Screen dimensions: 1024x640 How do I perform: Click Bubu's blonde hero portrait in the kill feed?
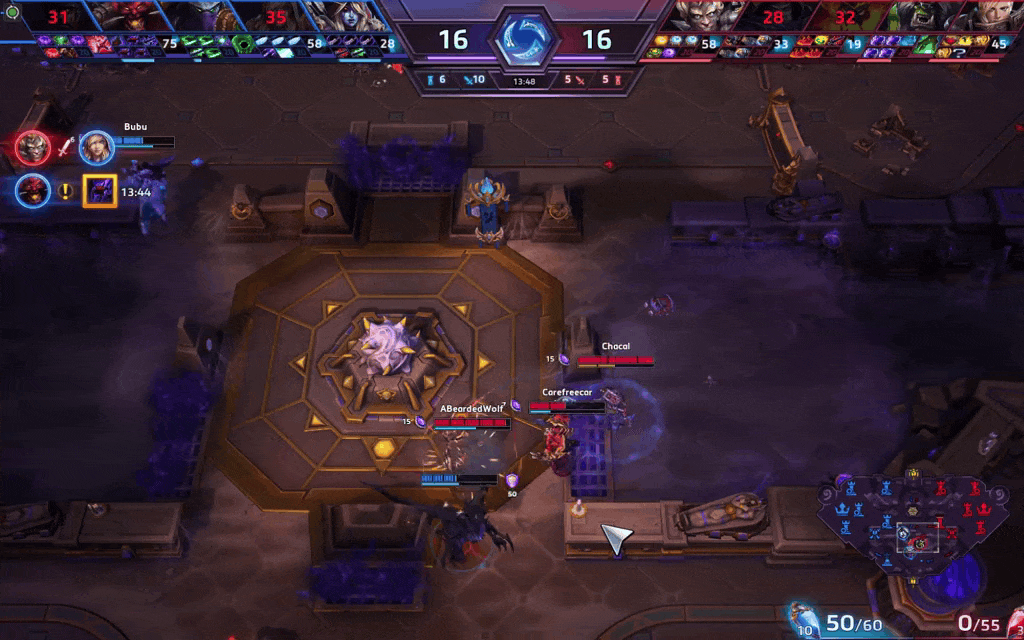(96, 148)
